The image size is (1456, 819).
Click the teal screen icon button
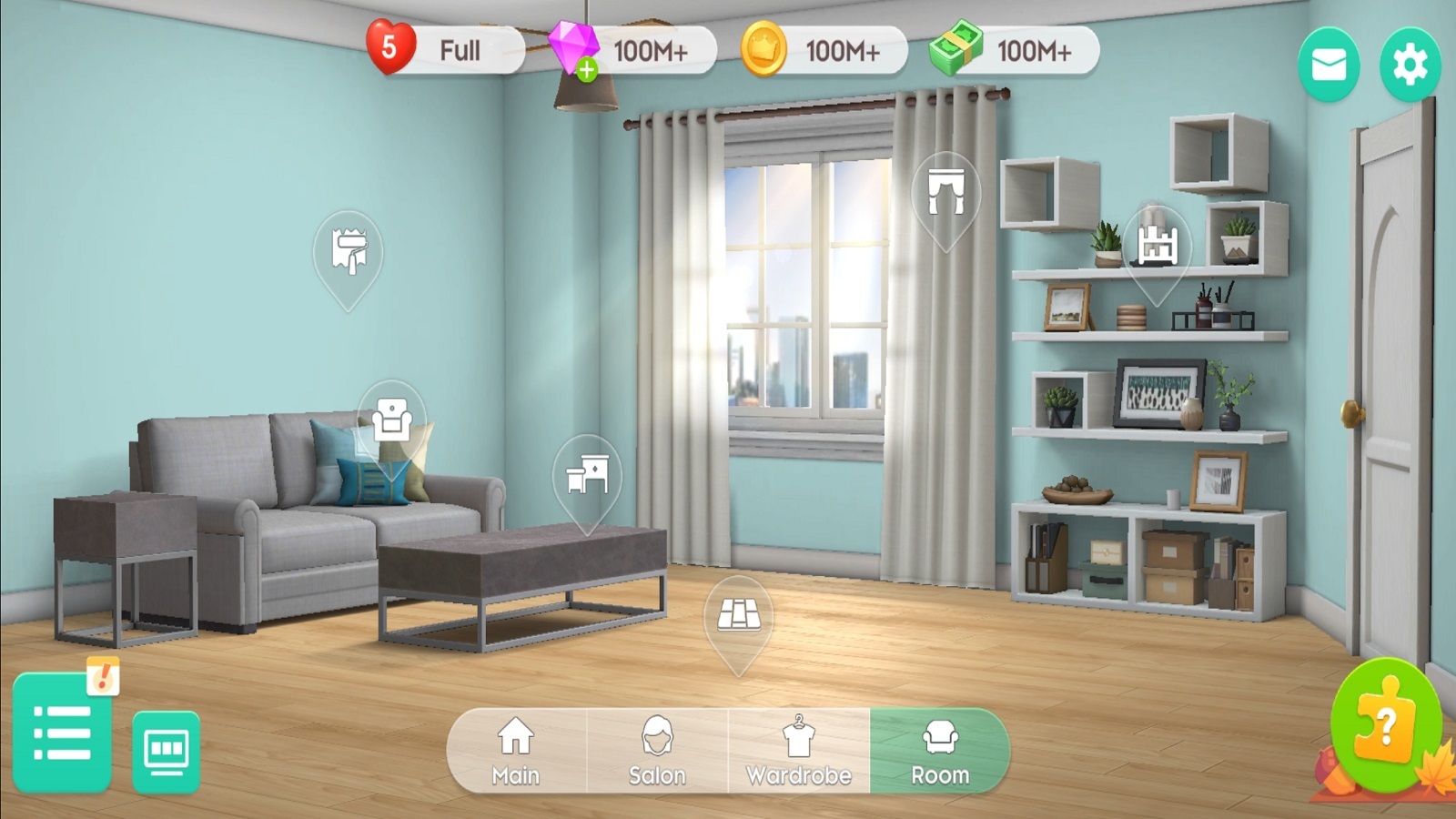[166, 751]
